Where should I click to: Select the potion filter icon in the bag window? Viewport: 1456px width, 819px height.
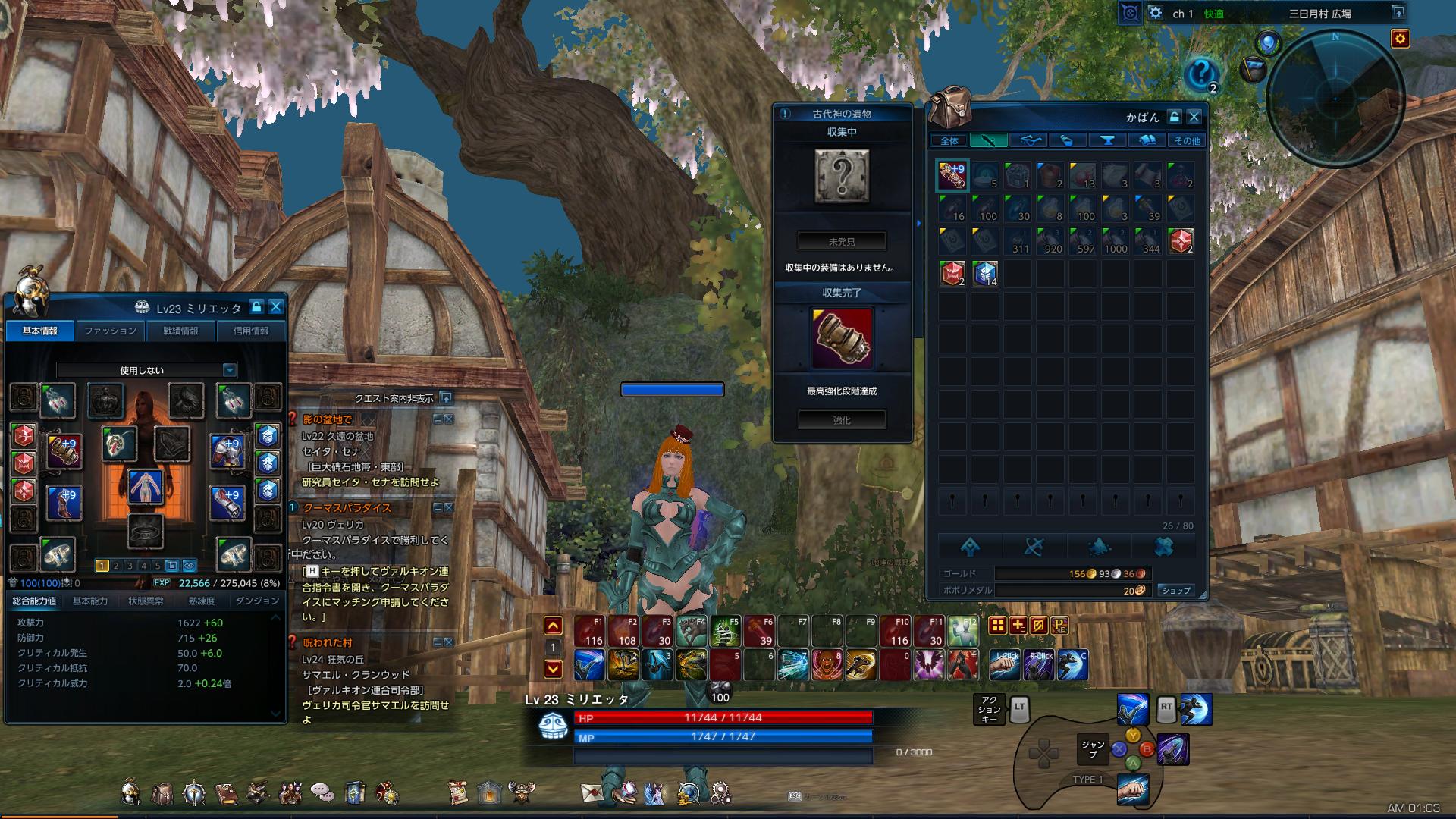[x=1068, y=140]
